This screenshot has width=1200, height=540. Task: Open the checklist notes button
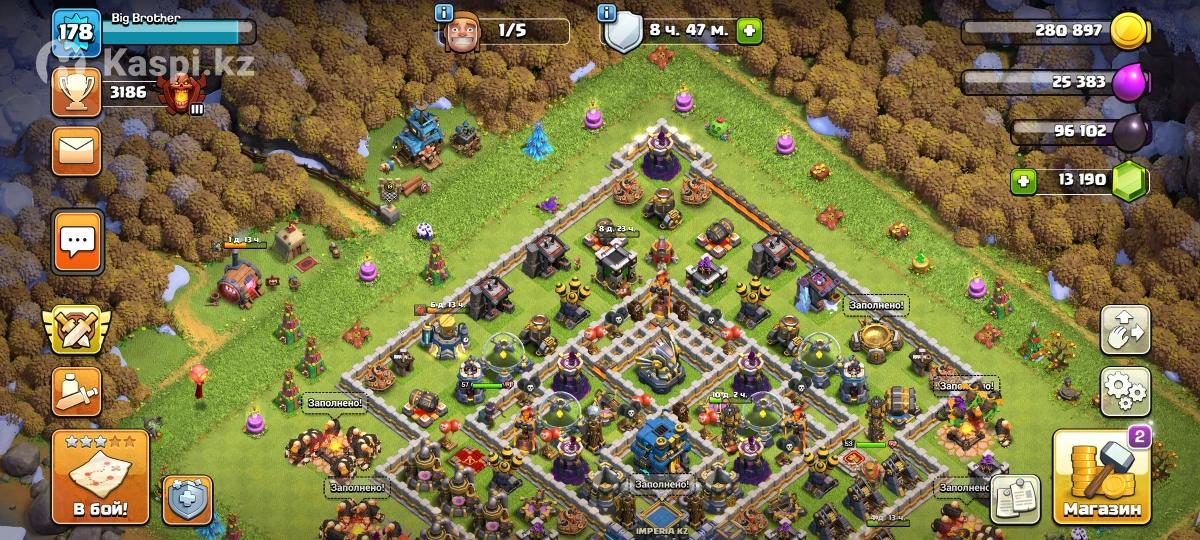click(x=1015, y=498)
